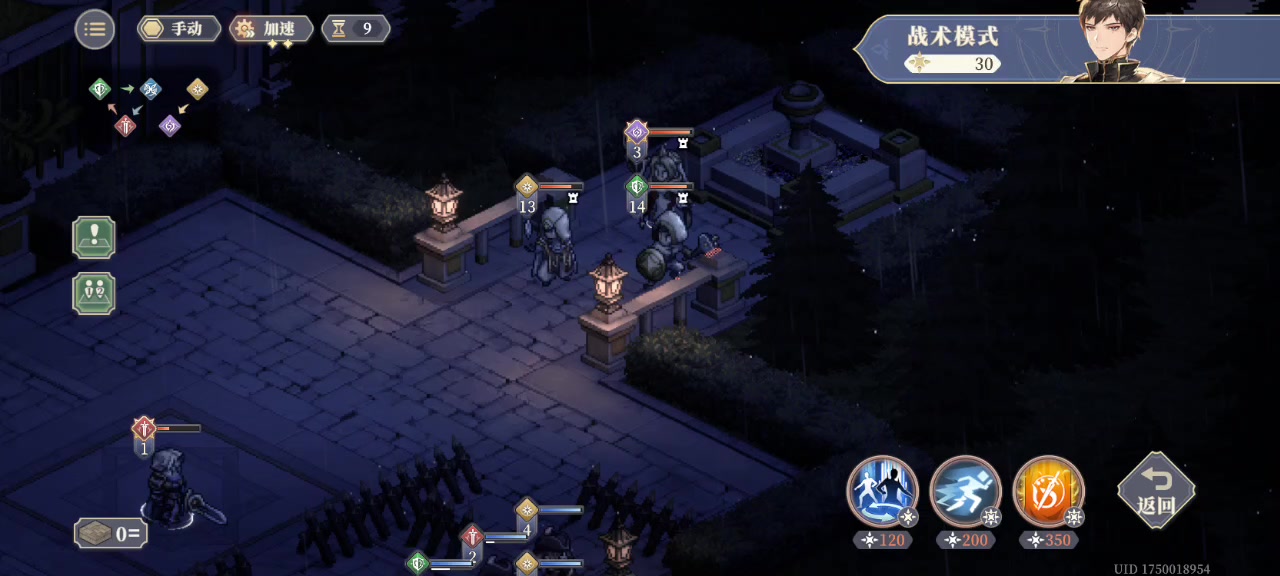Open the list menu button
The image size is (1280, 576).
[x=95, y=29]
